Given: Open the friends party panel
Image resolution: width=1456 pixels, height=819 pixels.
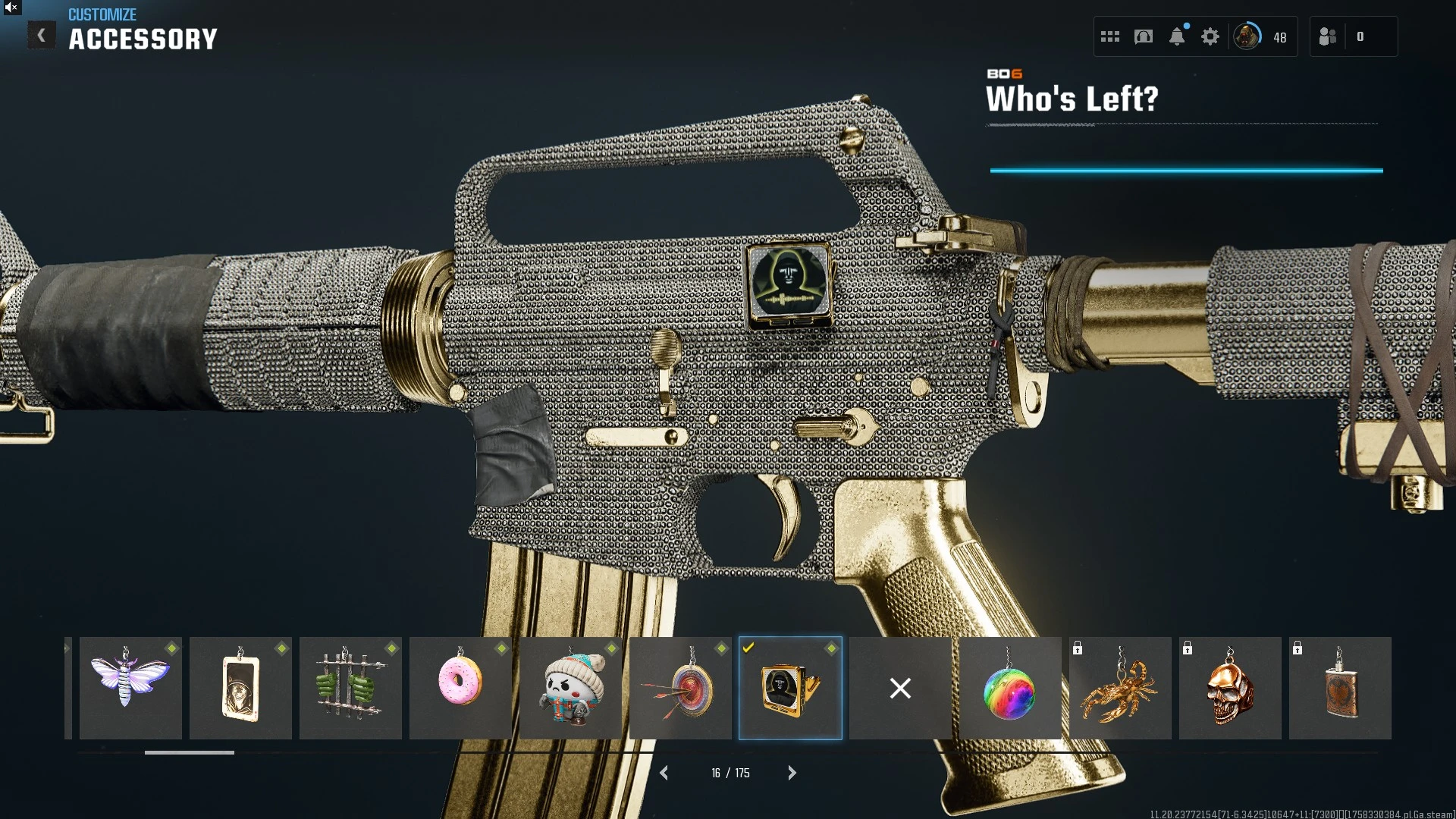Looking at the screenshot, I should [1329, 36].
